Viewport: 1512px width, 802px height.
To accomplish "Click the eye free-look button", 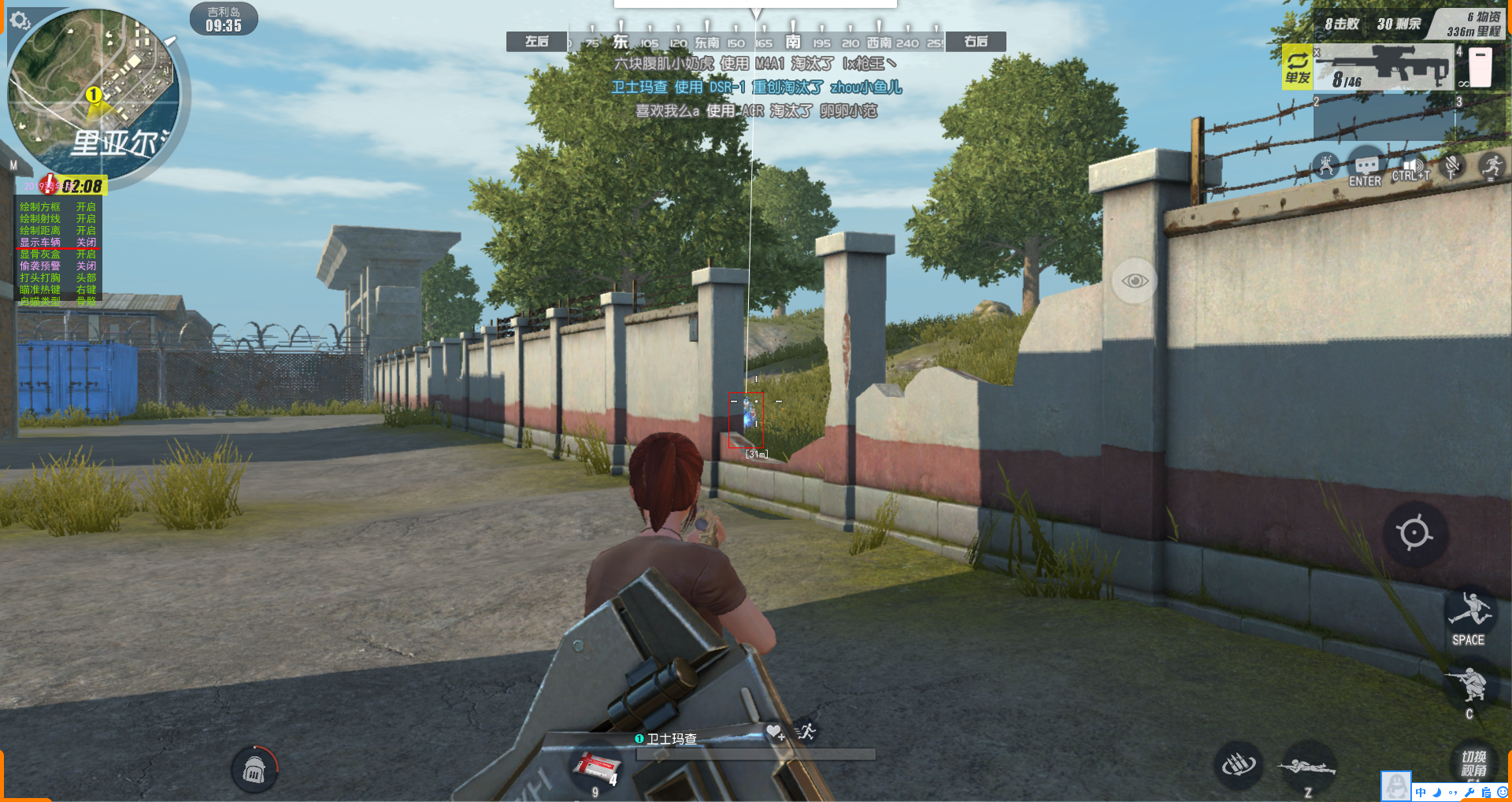I will (1134, 280).
